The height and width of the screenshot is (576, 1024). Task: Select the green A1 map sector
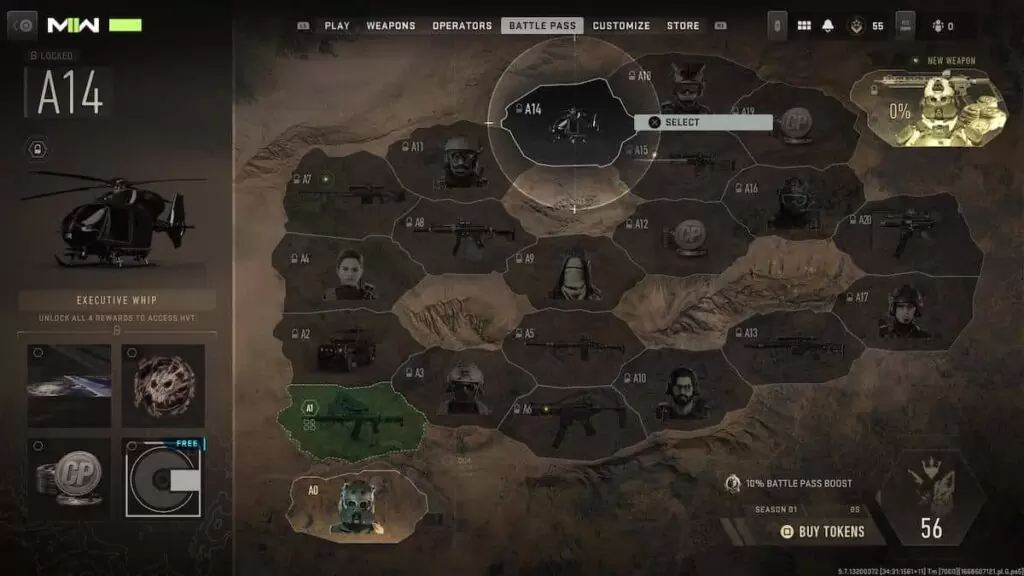point(355,416)
